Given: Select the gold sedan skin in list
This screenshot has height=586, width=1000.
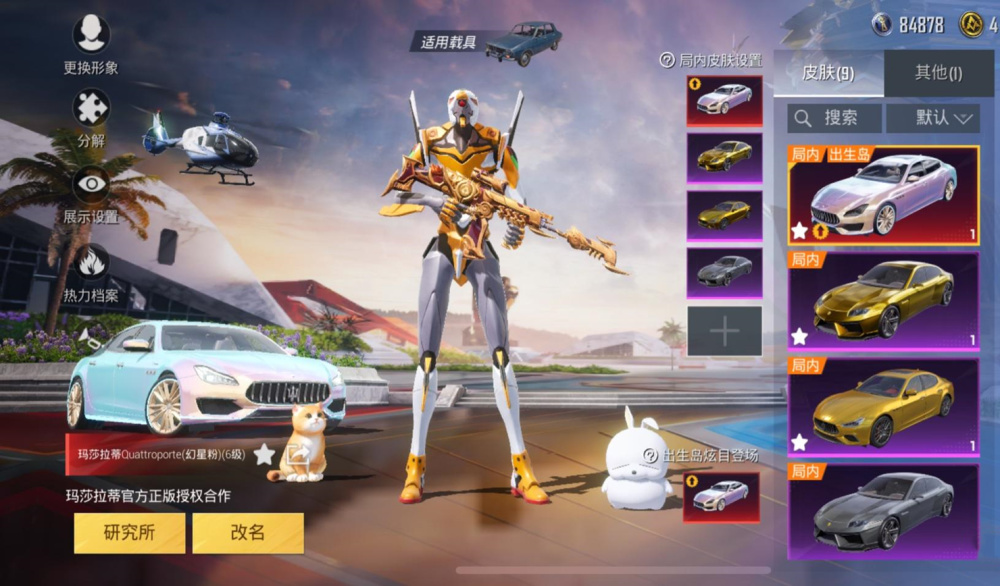Looking at the screenshot, I should [x=883, y=408].
